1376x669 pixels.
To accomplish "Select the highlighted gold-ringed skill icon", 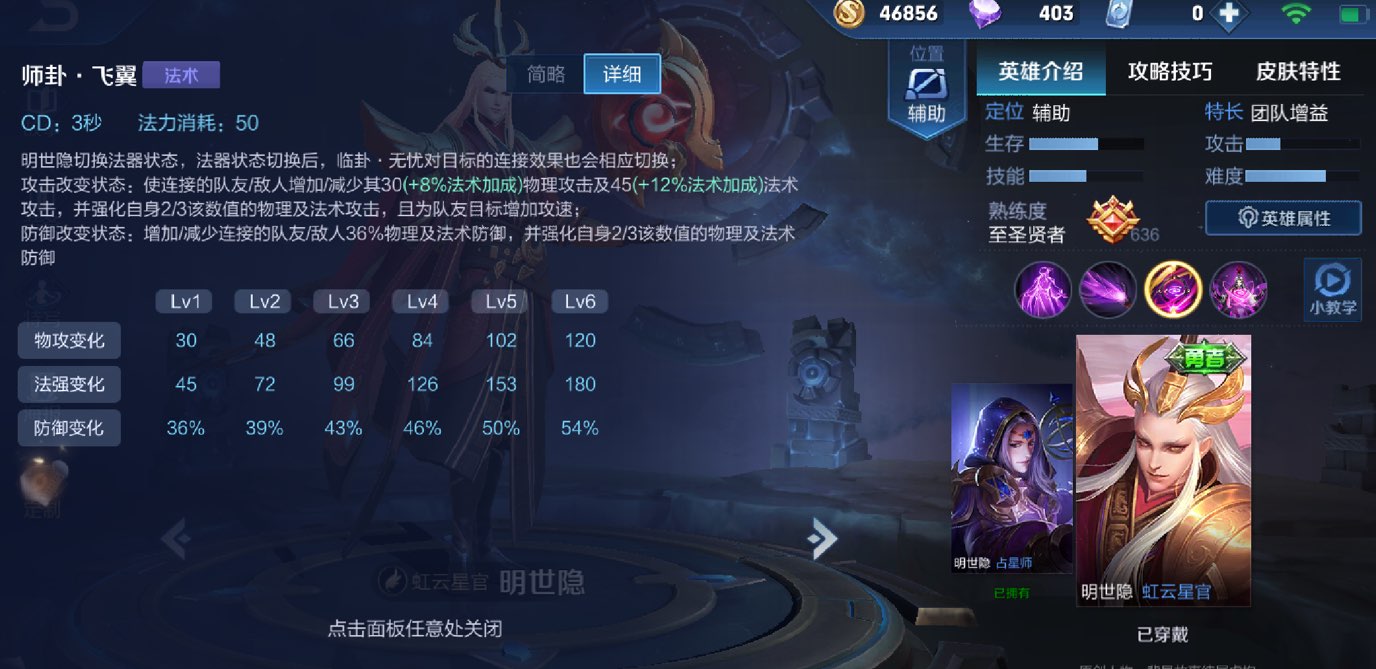I will coord(1172,289).
